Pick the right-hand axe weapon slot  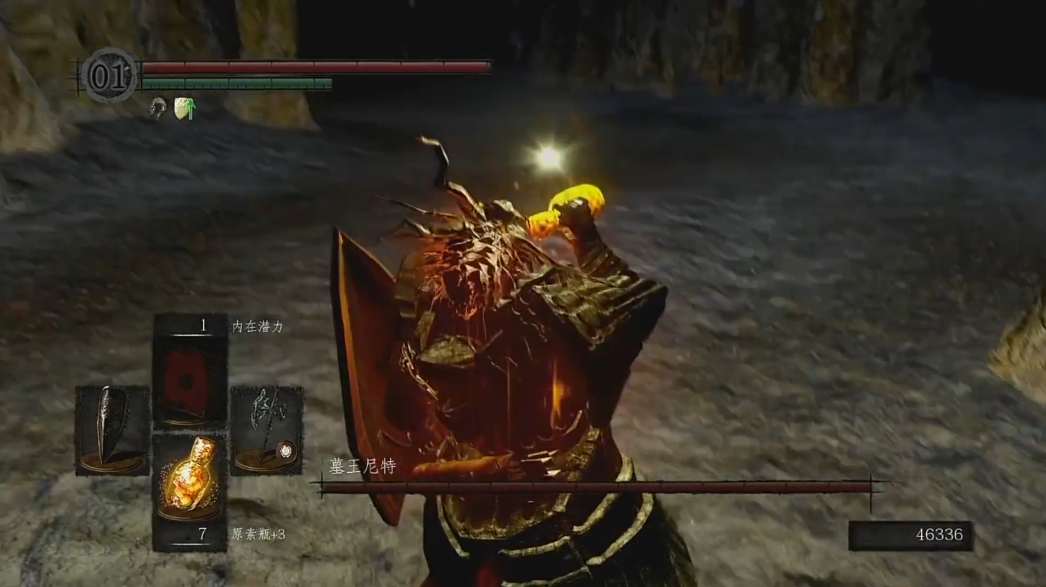[267, 430]
